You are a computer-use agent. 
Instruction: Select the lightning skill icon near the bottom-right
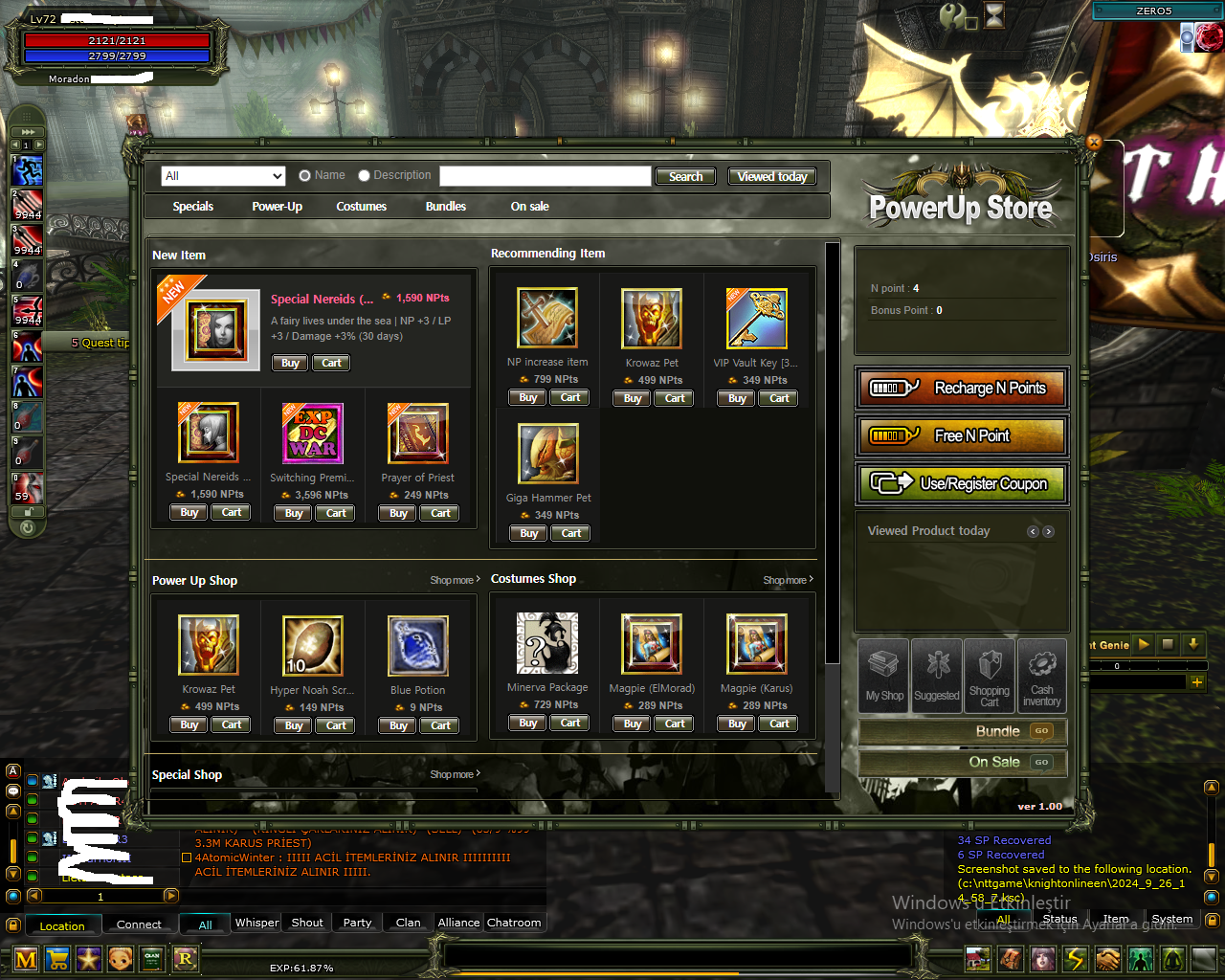pyautogui.click(x=1075, y=959)
